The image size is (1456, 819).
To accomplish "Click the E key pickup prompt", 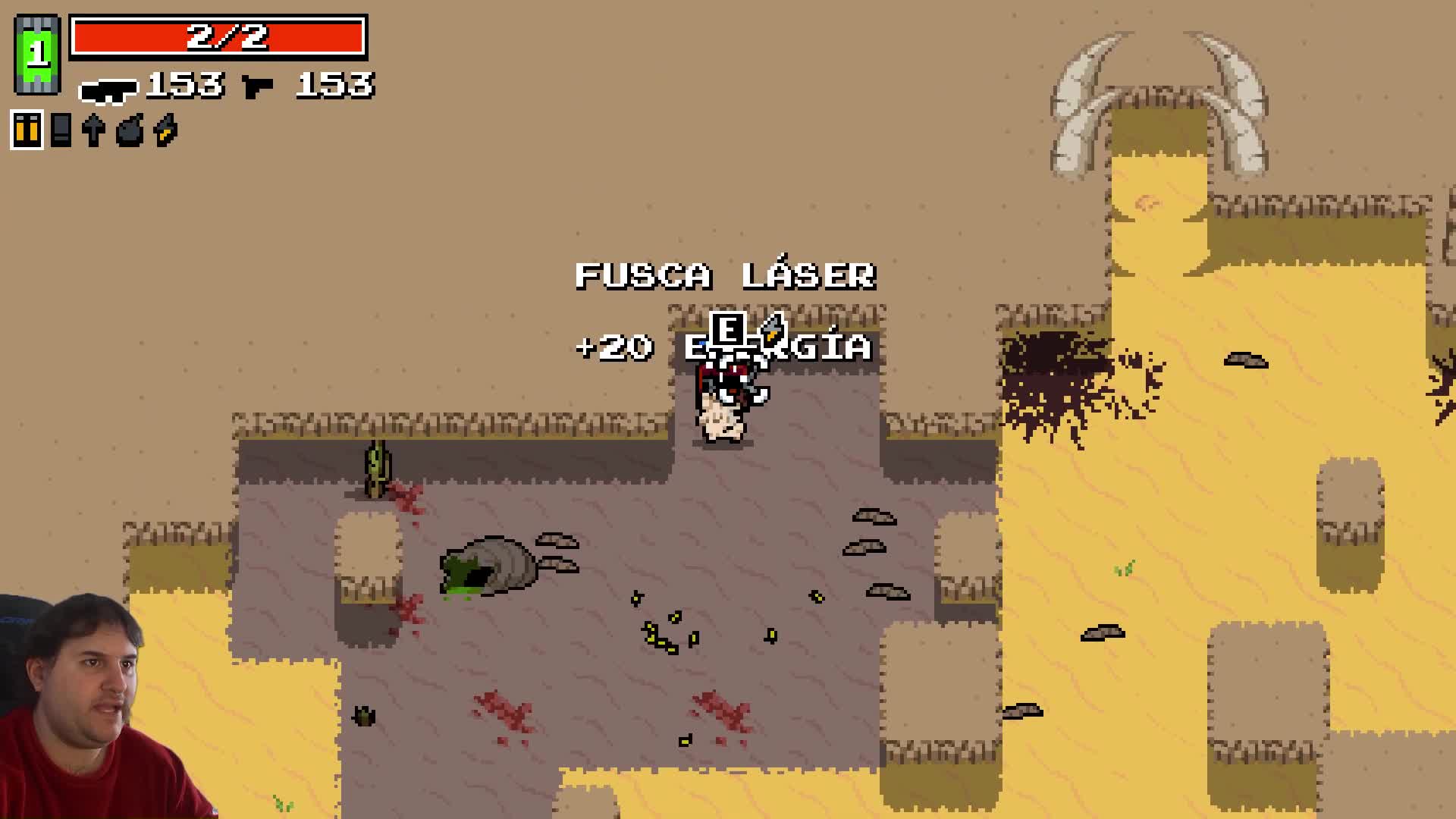I will click(x=729, y=329).
